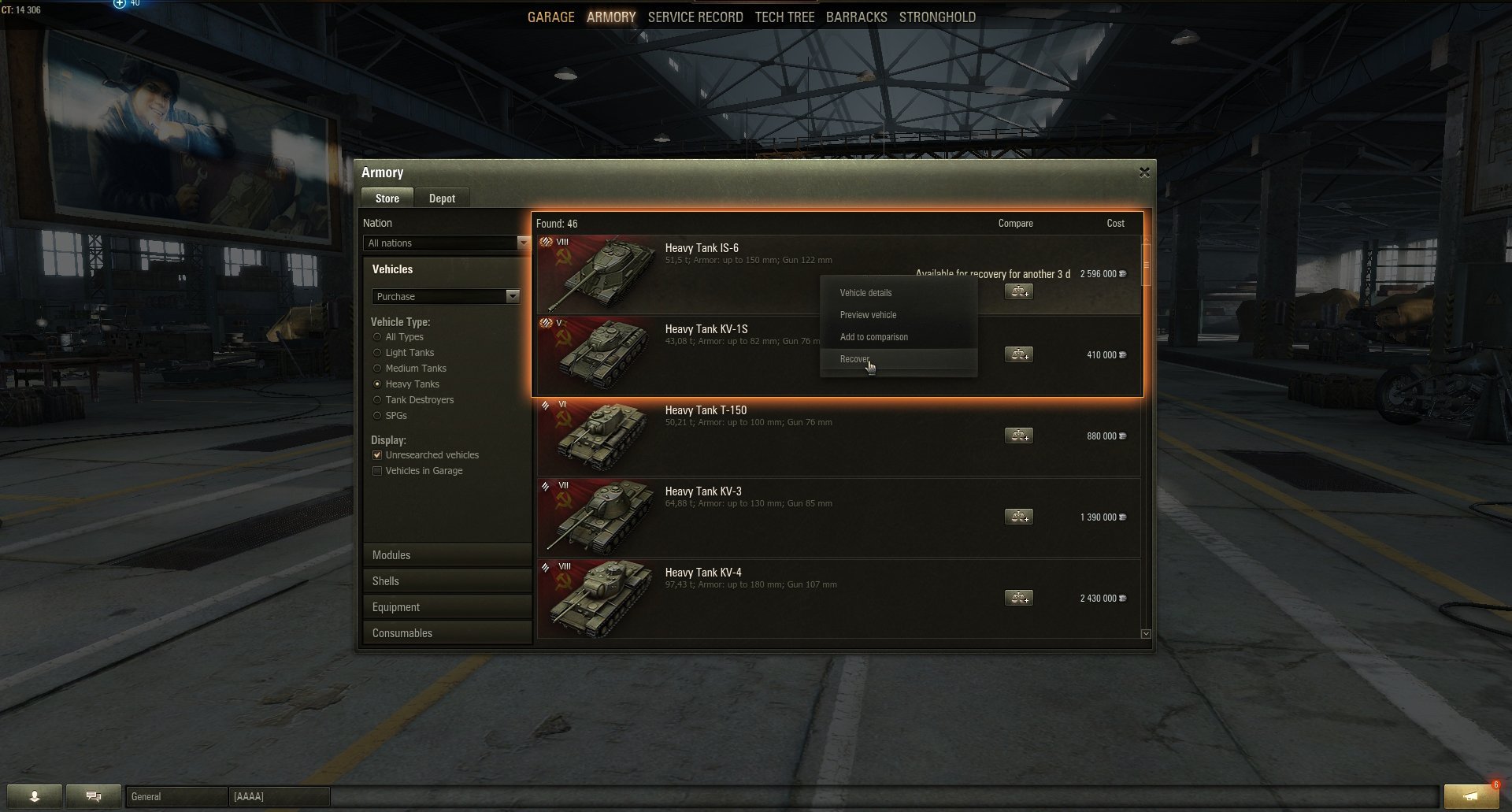Image resolution: width=1512 pixels, height=812 pixels.
Task: Select the SPGs vehicle type
Action: tap(377, 416)
